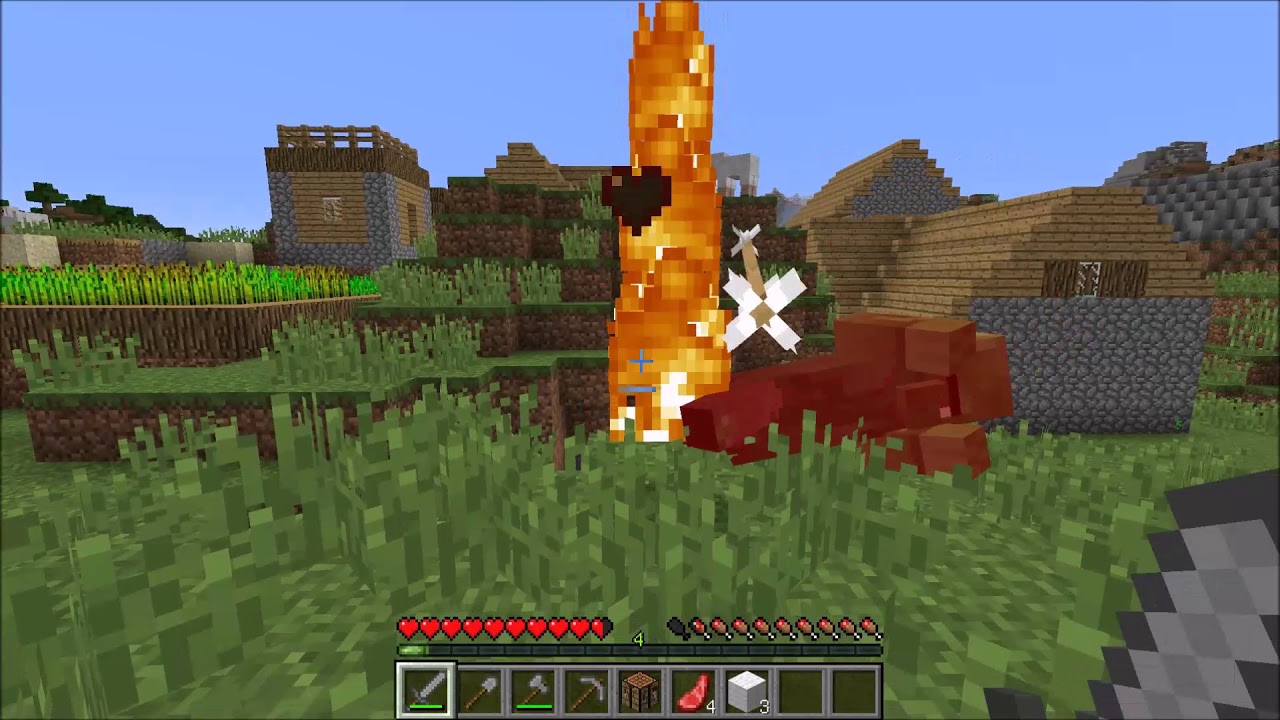Select the iron pickaxe item
1280x720 pixels.
point(589,687)
